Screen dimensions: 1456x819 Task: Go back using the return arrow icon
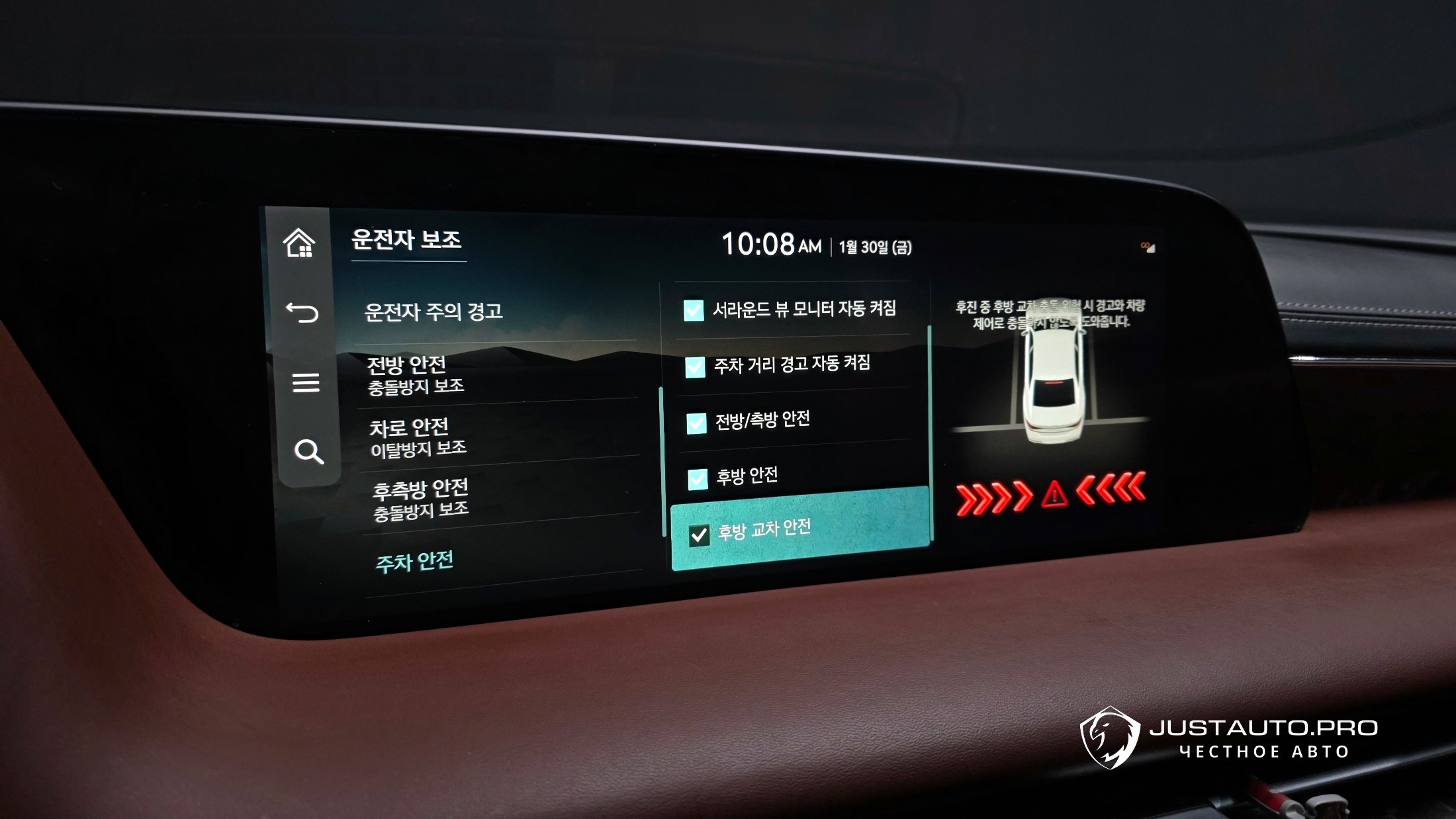pos(302,312)
